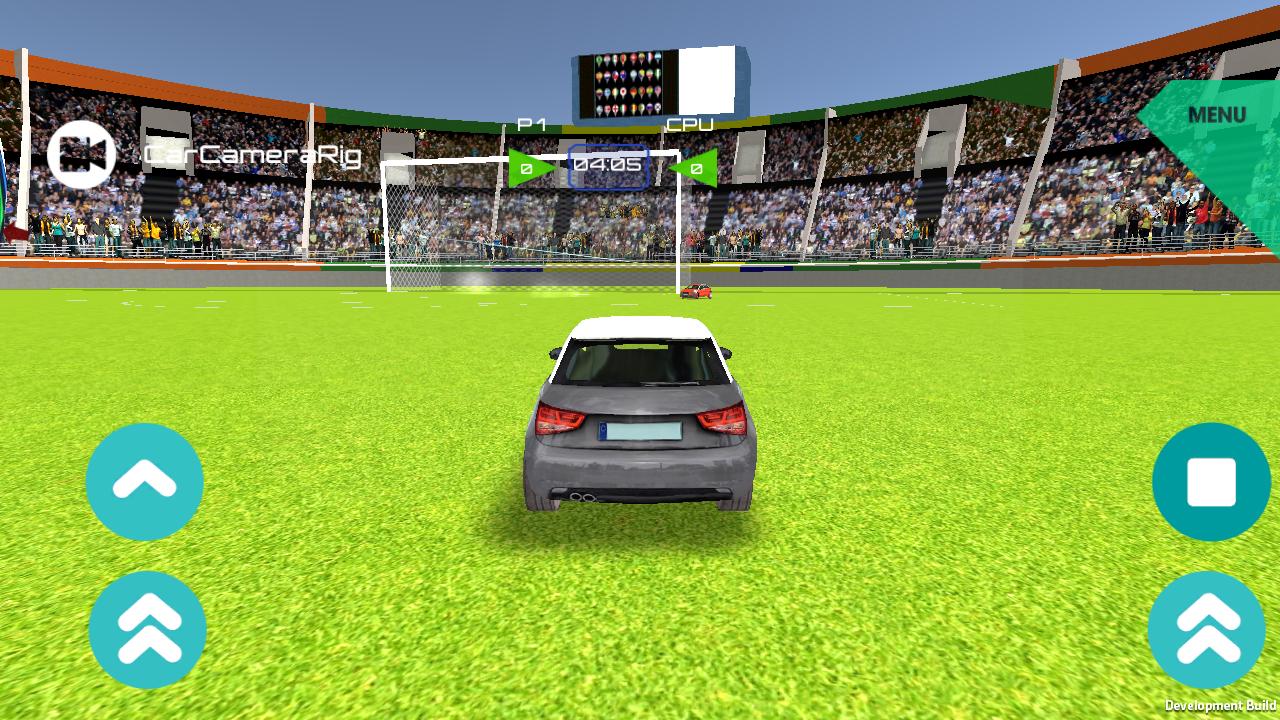Click the 04:05 match timer display
Viewport: 1280px width, 720px height.
[607, 167]
